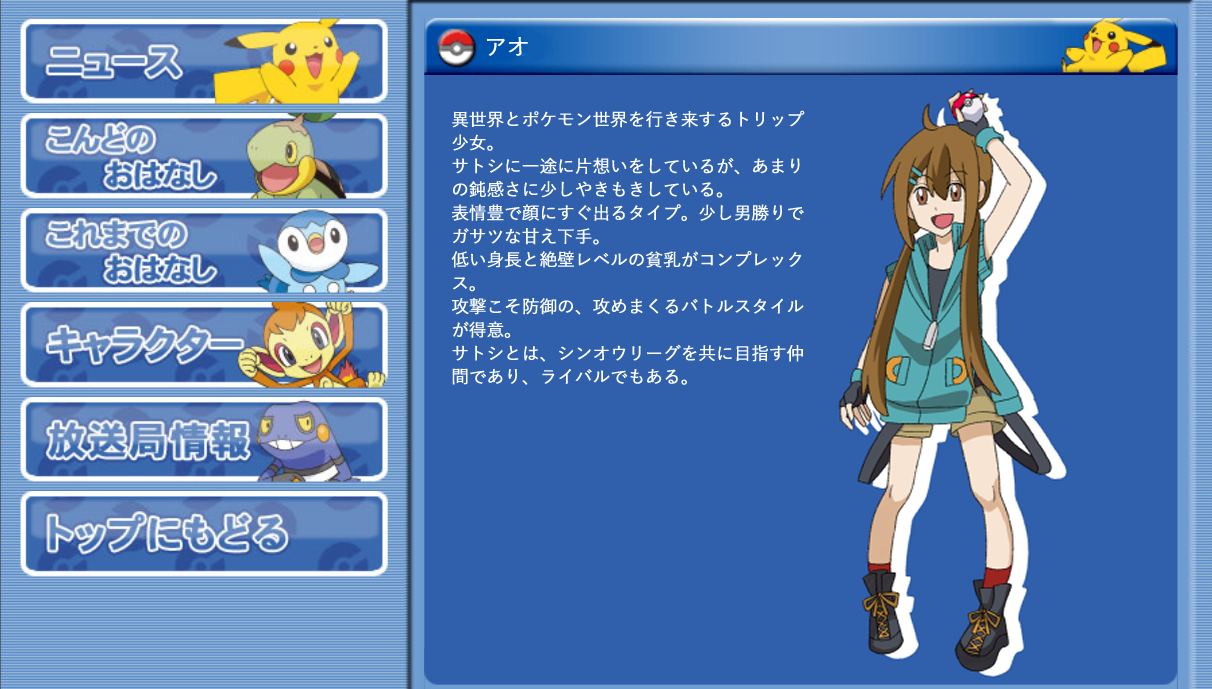Open the キャラクター menu page
Image resolution: width=1212 pixels, height=689 pixels.
tap(203, 345)
